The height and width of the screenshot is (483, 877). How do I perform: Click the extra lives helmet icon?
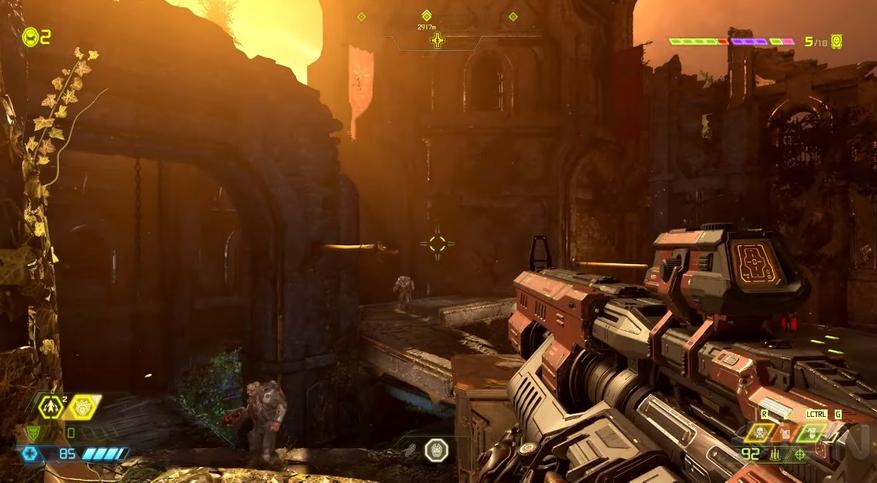30,37
